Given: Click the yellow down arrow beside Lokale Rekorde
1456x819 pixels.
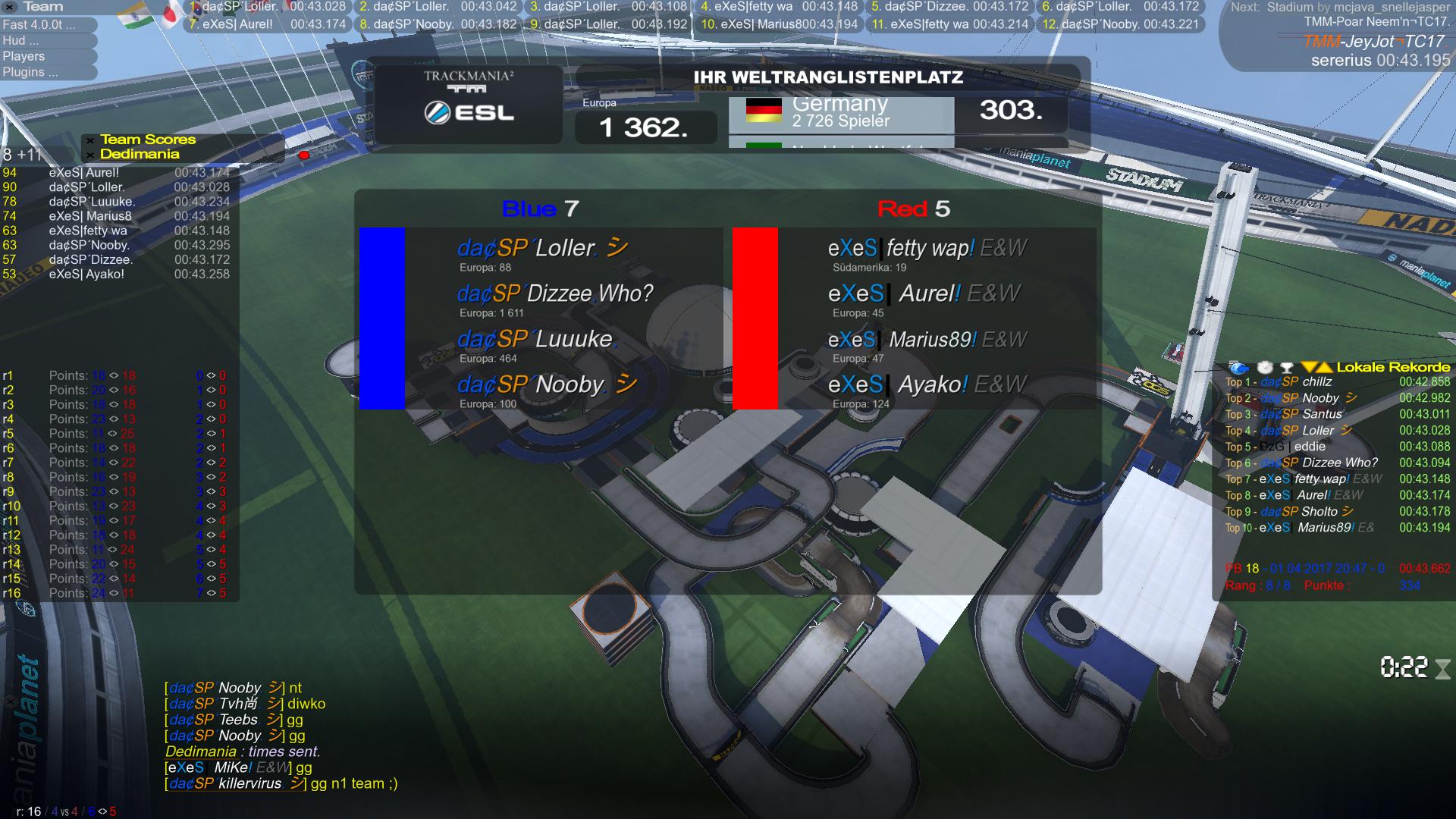Looking at the screenshot, I should click(1309, 368).
